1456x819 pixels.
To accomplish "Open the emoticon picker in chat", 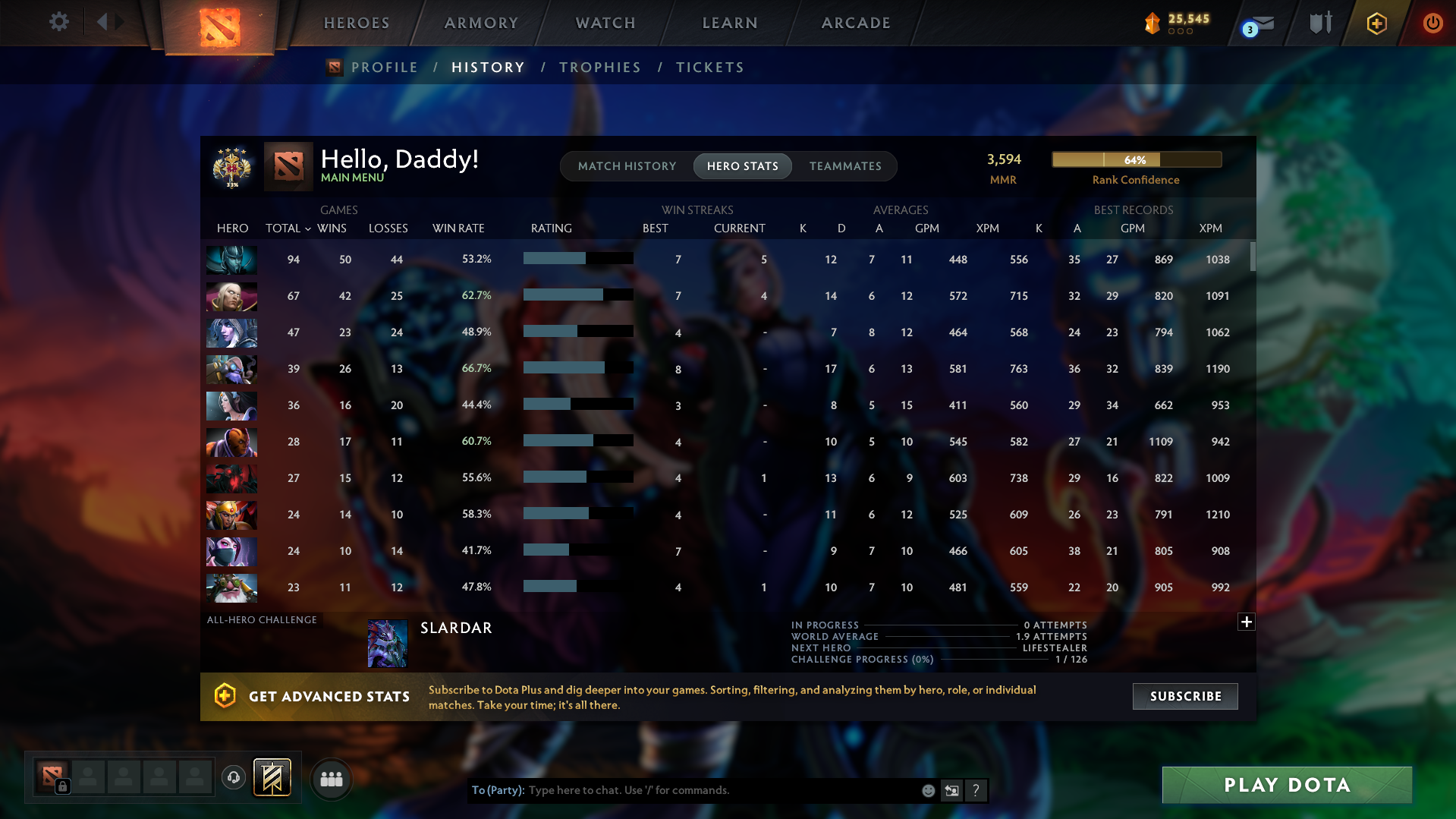I will click(x=927, y=790).
